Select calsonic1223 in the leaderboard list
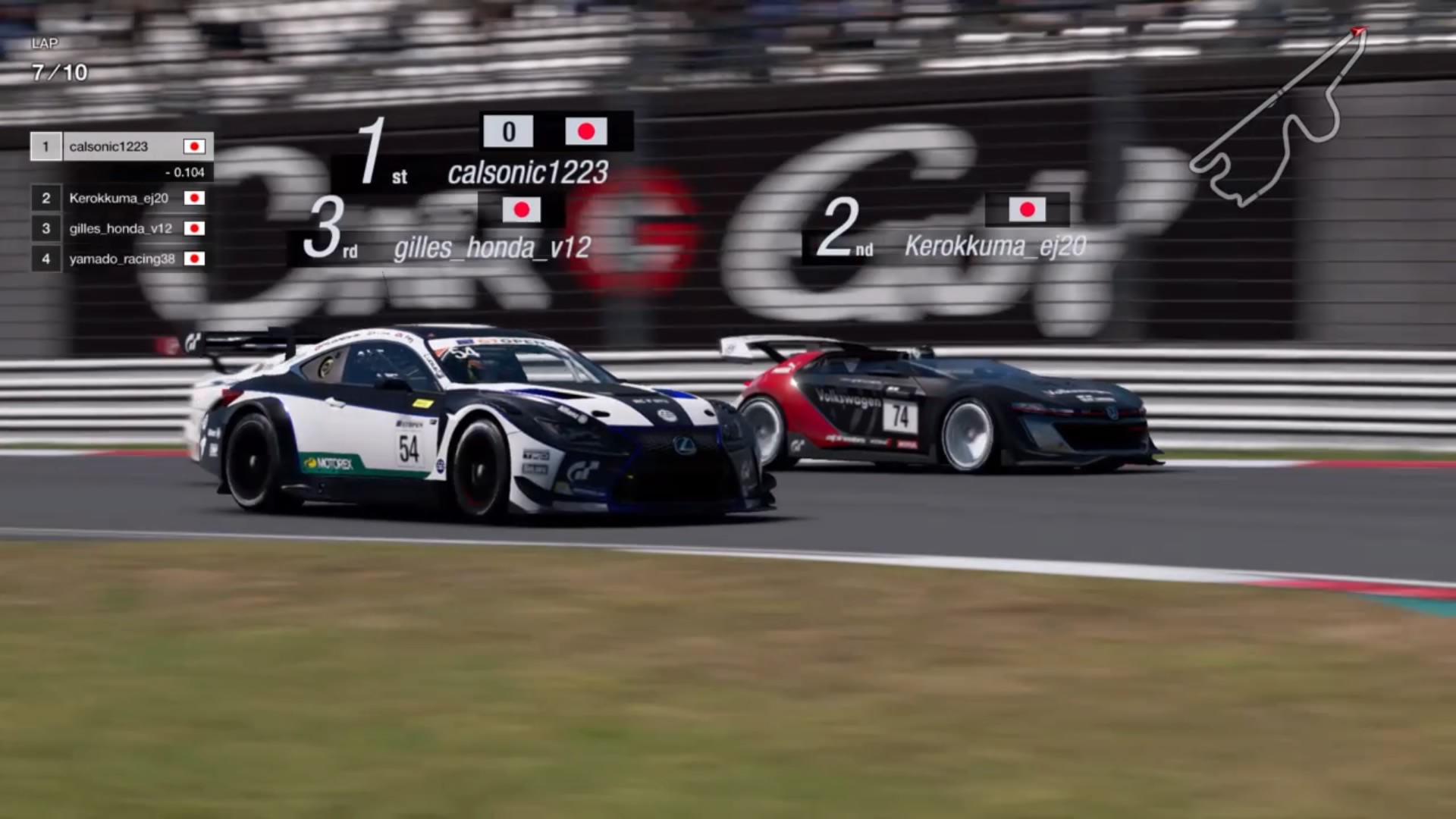This screenshot has width=1456, height=819. click(x=121, y=146)
